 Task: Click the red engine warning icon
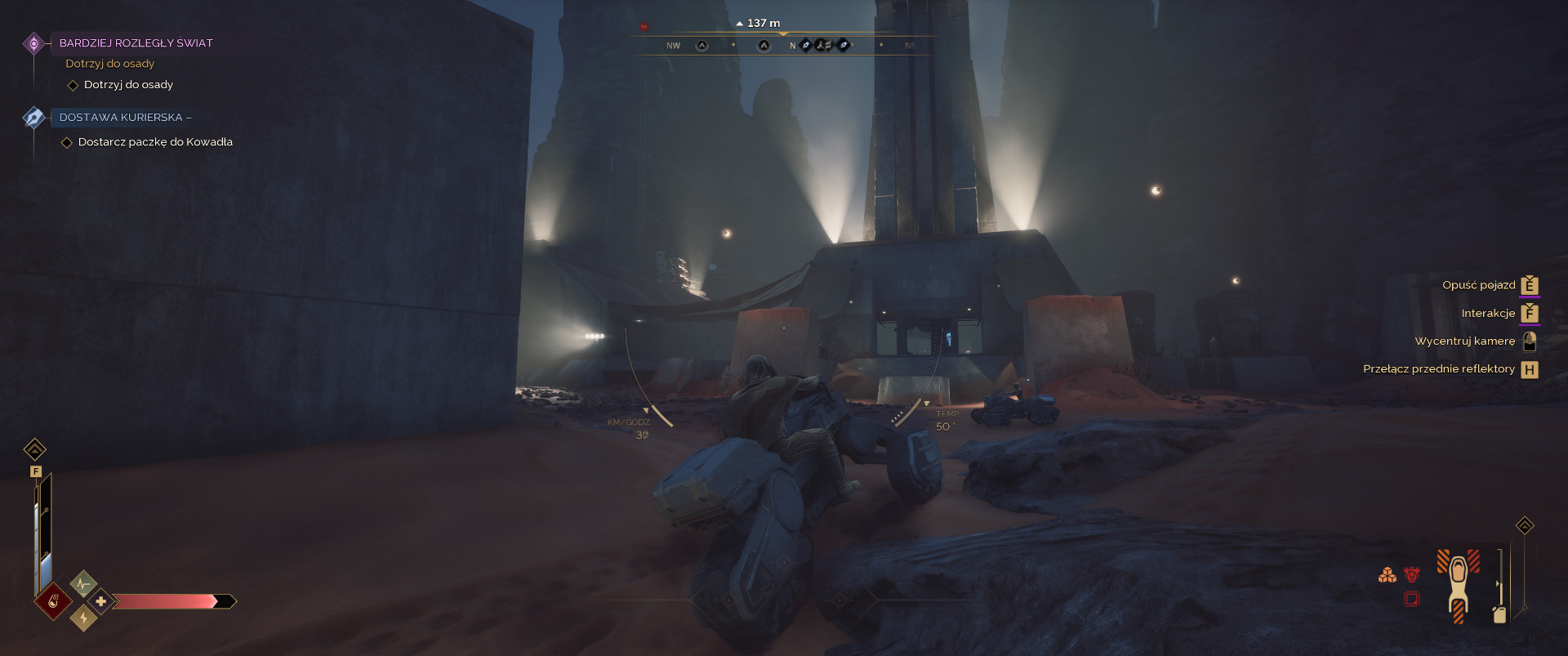click(x=1411, y=575)
